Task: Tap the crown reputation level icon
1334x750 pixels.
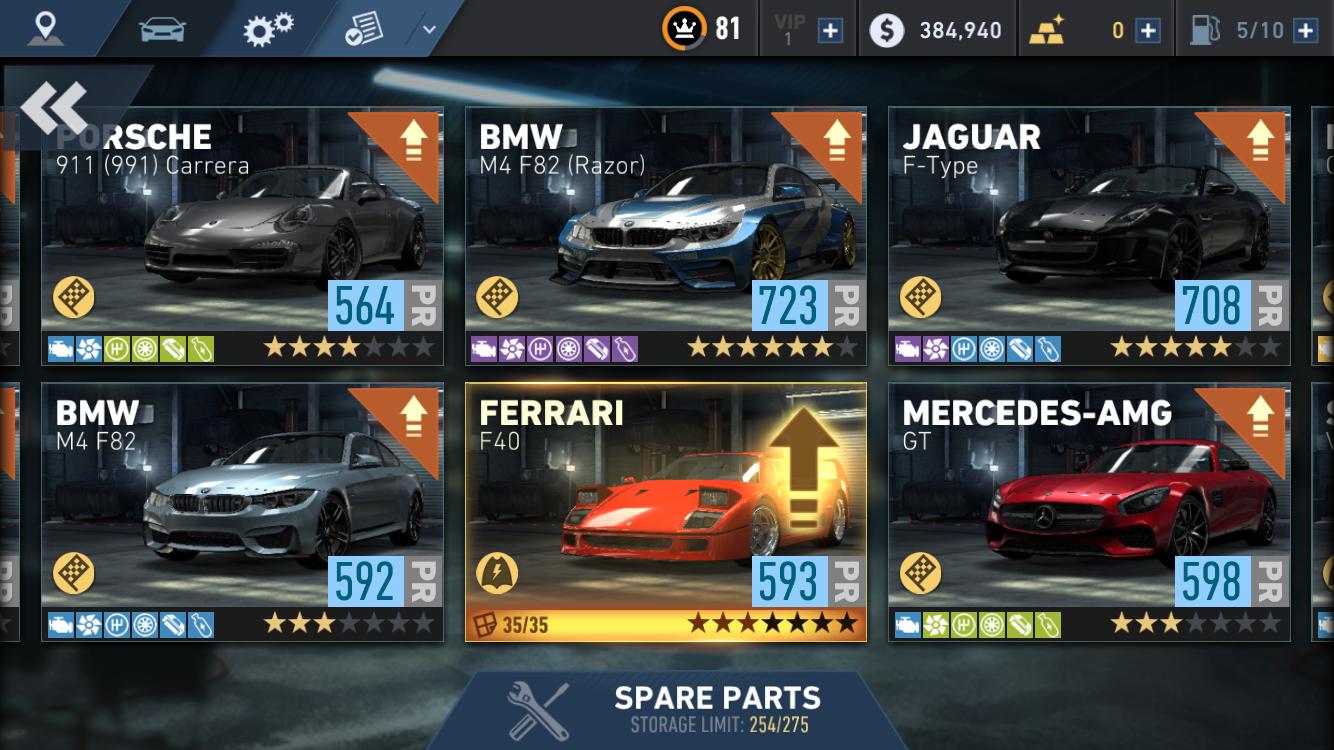Action: 683,29
